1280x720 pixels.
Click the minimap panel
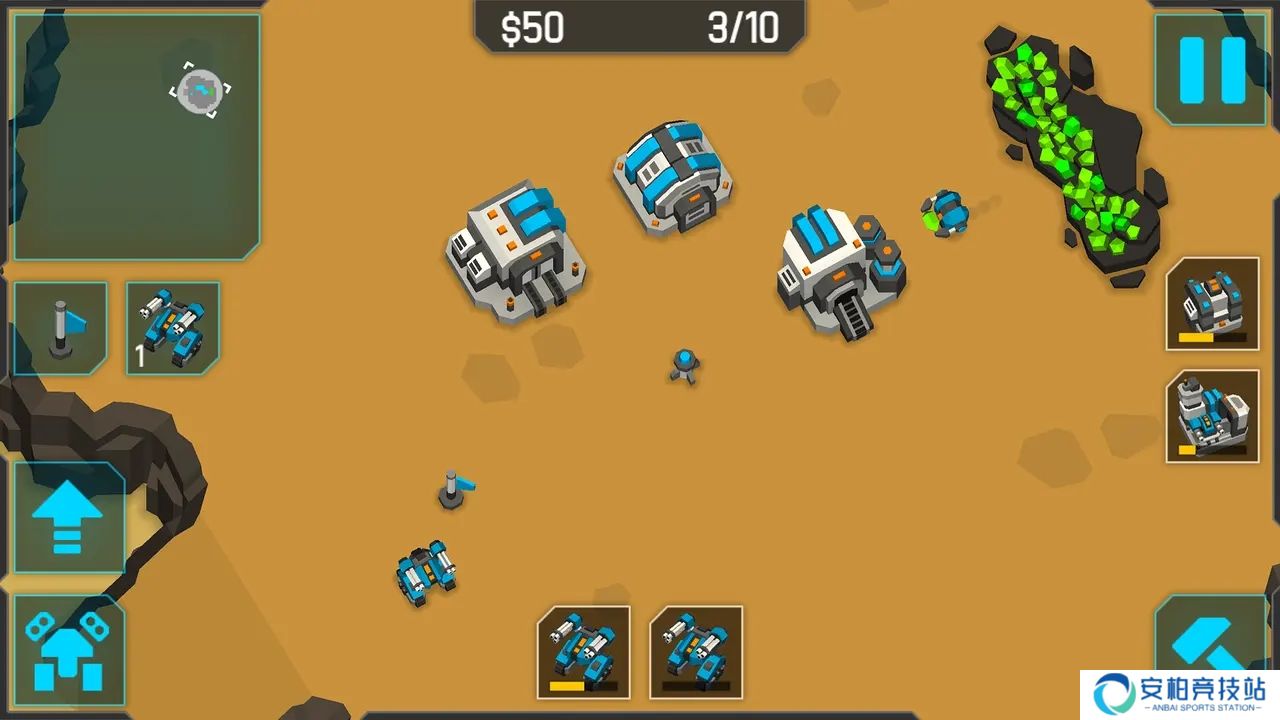(137, 136)
